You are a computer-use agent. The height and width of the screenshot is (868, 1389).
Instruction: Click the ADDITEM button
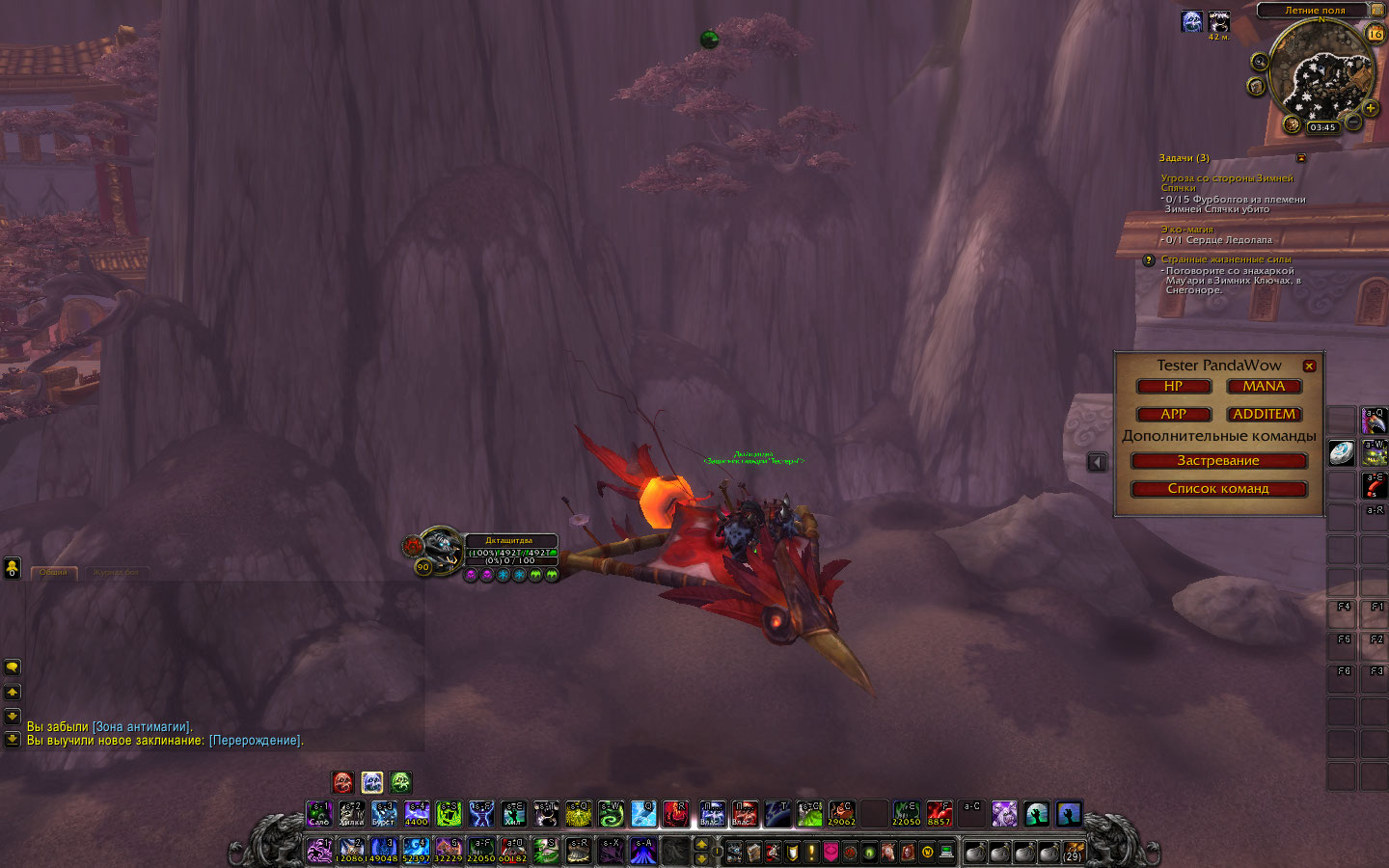click(x=1264, y=415)
